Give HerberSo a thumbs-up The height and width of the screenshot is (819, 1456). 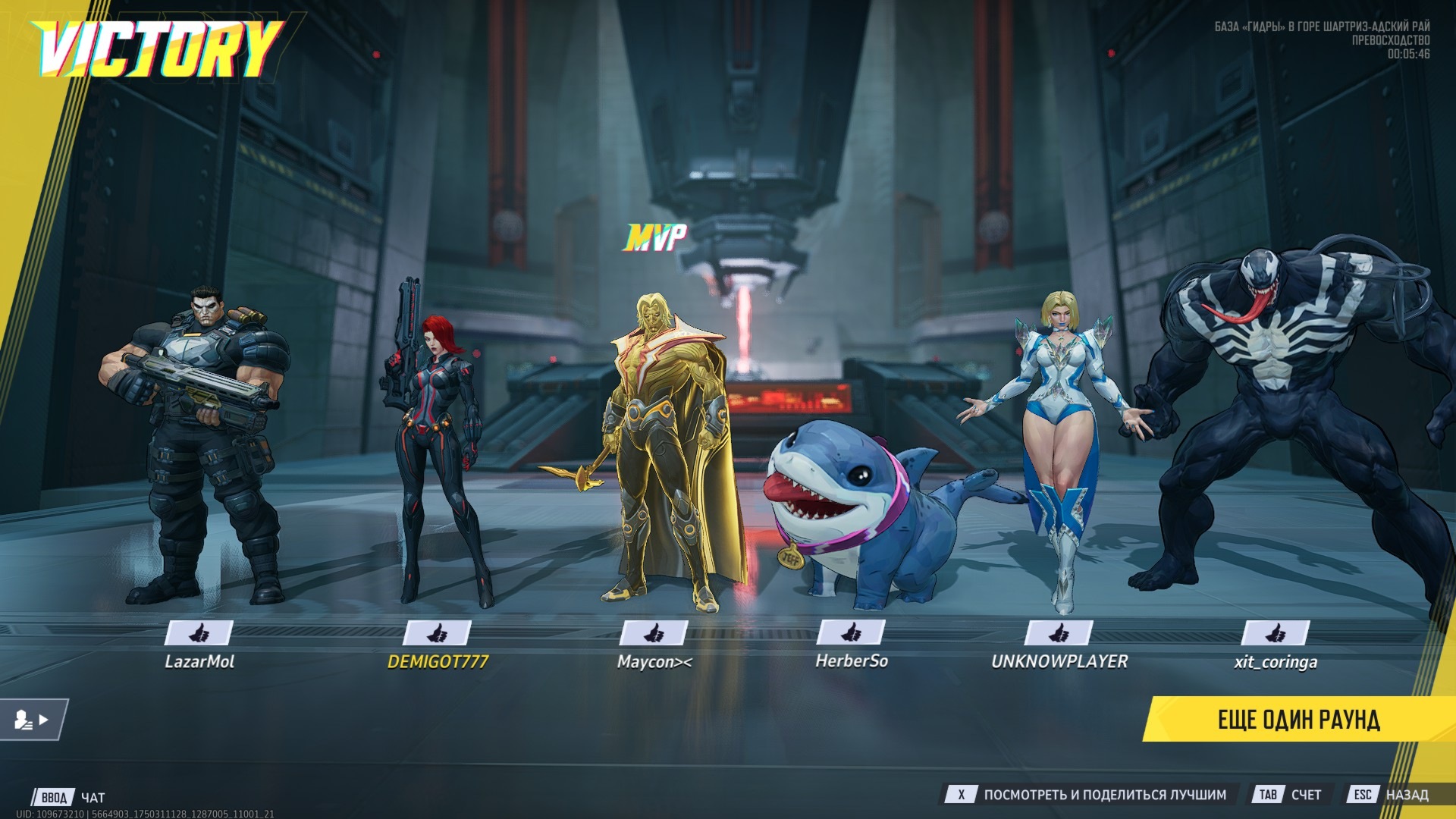[x=851, y=632]
